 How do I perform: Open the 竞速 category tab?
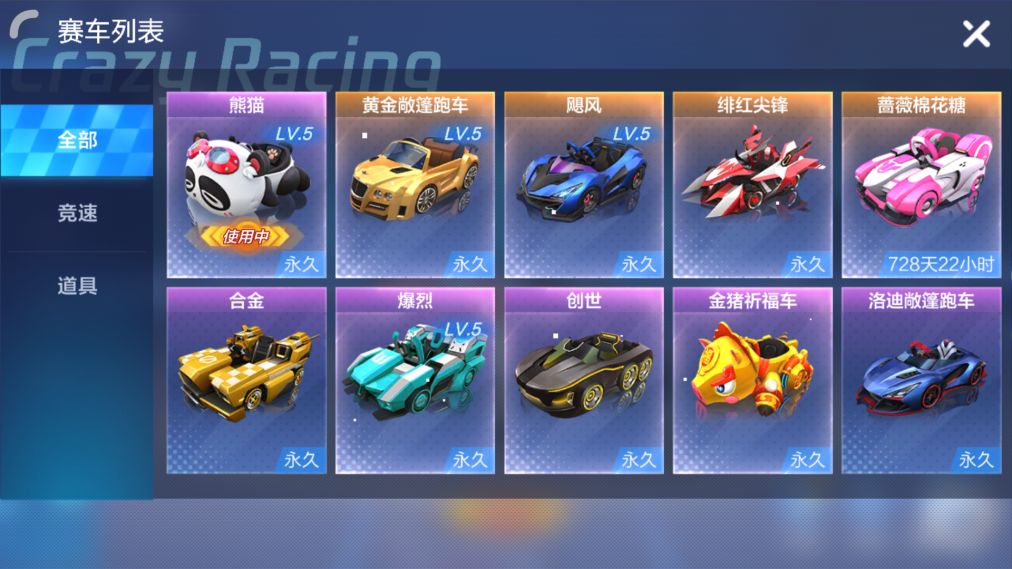77,213
